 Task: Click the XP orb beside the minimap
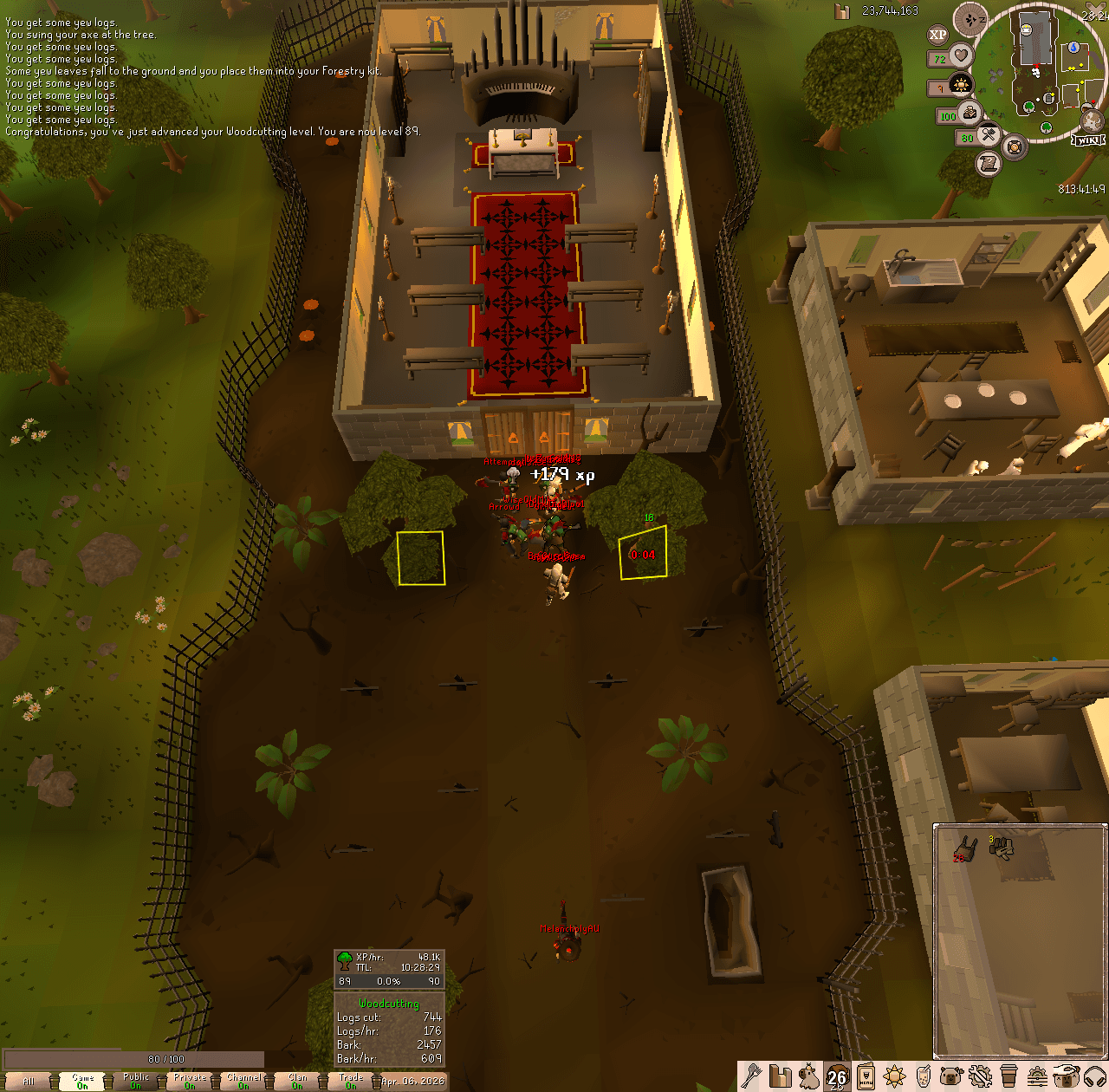tap(937, 33)
